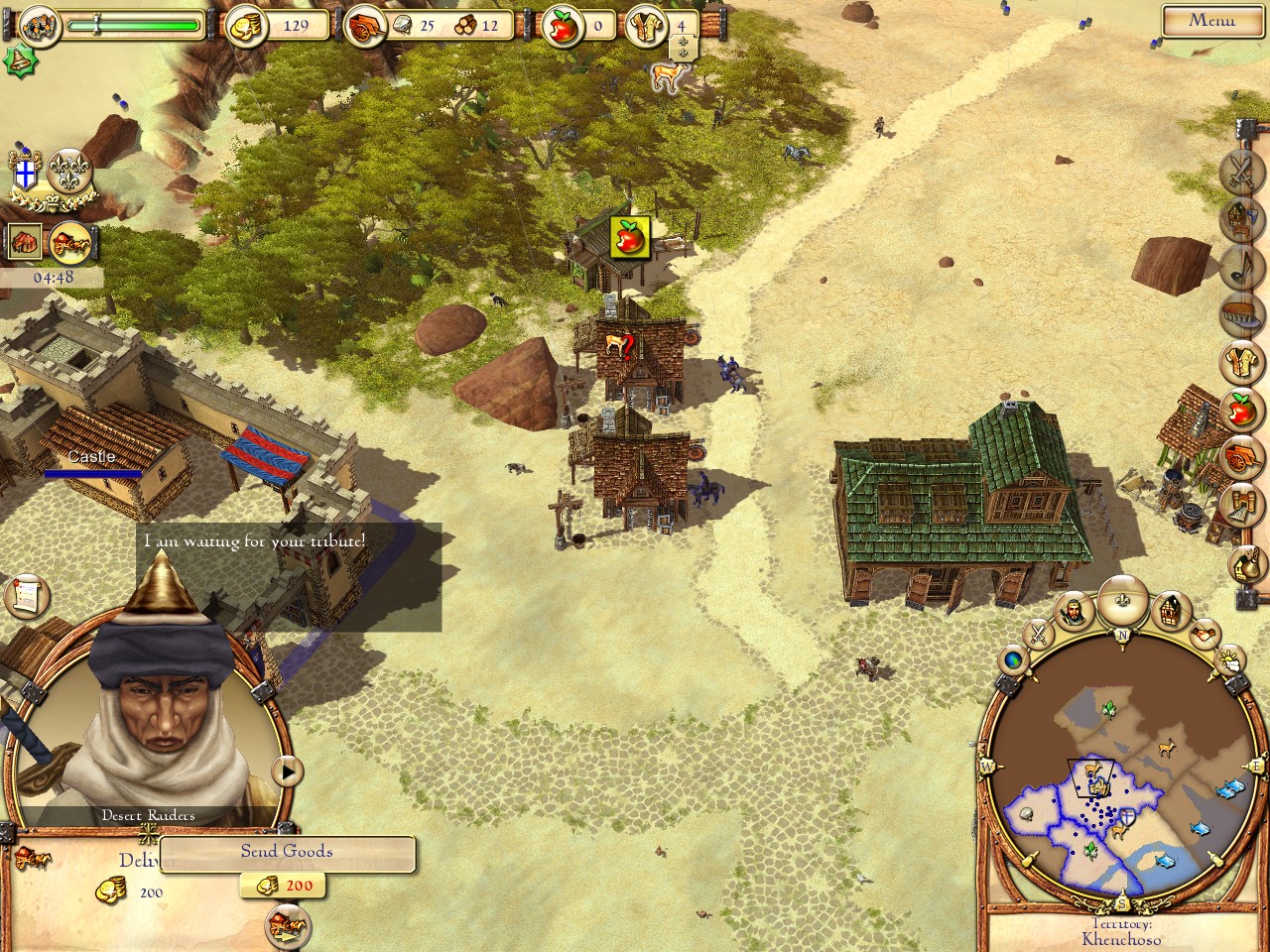This screenshot has width=1270, height=952.
Task: Open the quest scroll icon
Action: coord(27,596)
